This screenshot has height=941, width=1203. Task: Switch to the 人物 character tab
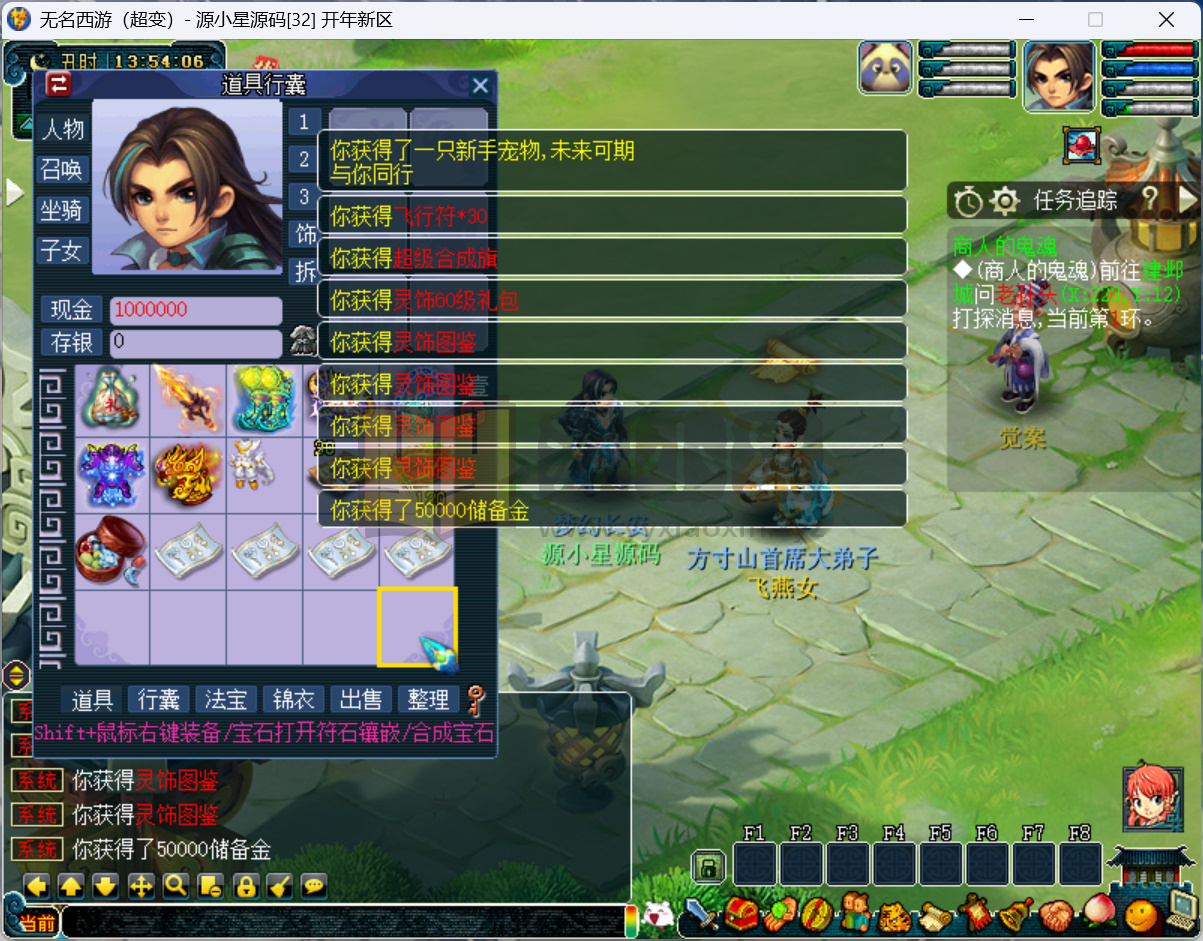pos(61,129)
